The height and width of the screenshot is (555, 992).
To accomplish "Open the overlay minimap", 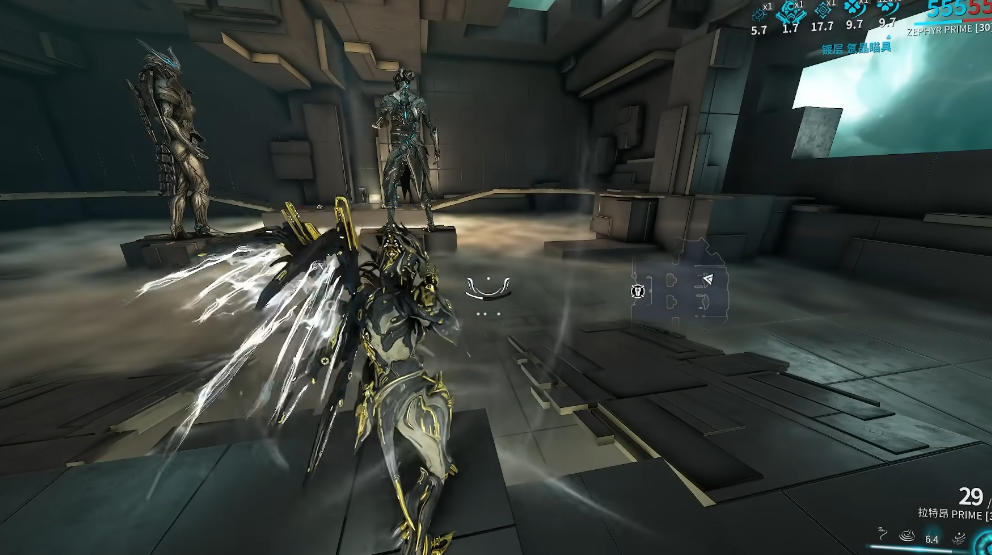I will (680, 291).
